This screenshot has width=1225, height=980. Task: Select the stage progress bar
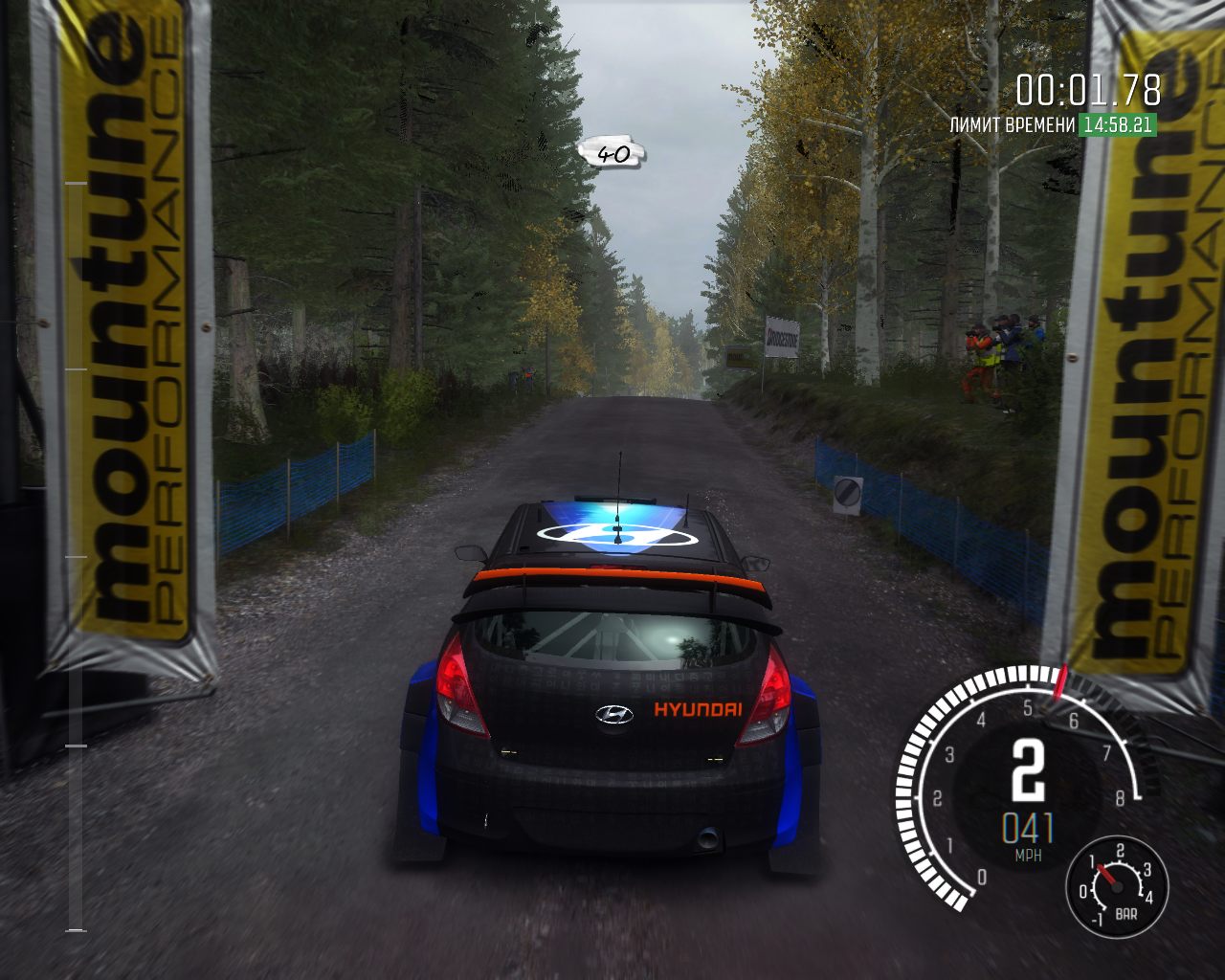pos(76,555)
